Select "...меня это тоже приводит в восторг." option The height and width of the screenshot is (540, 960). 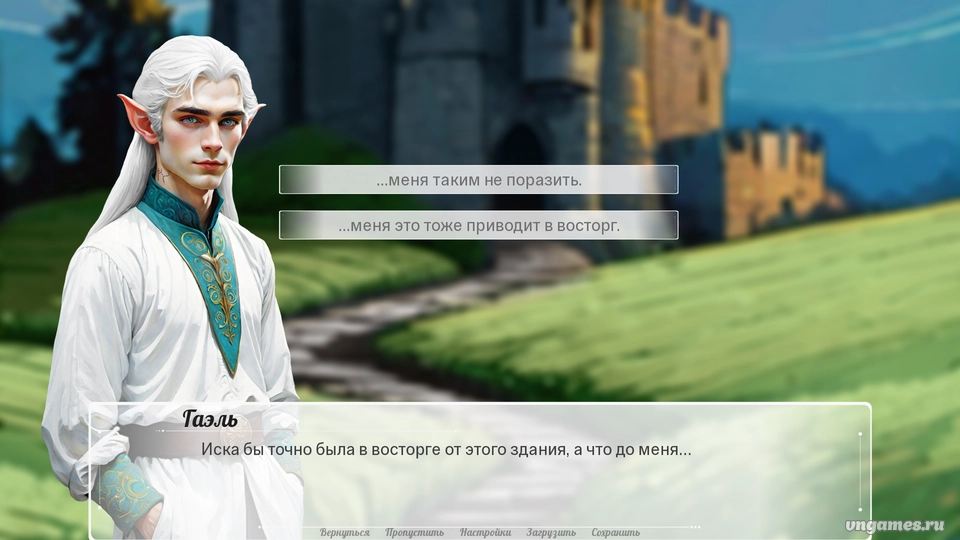(x=478, y=225)
